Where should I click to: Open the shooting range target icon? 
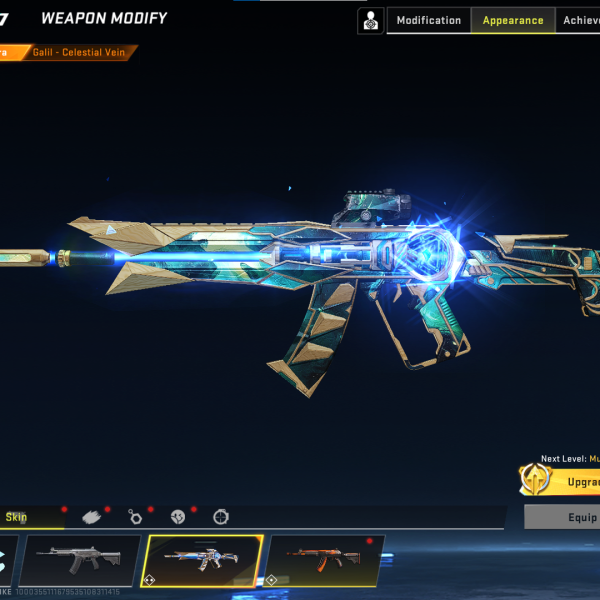click(371, 20)
